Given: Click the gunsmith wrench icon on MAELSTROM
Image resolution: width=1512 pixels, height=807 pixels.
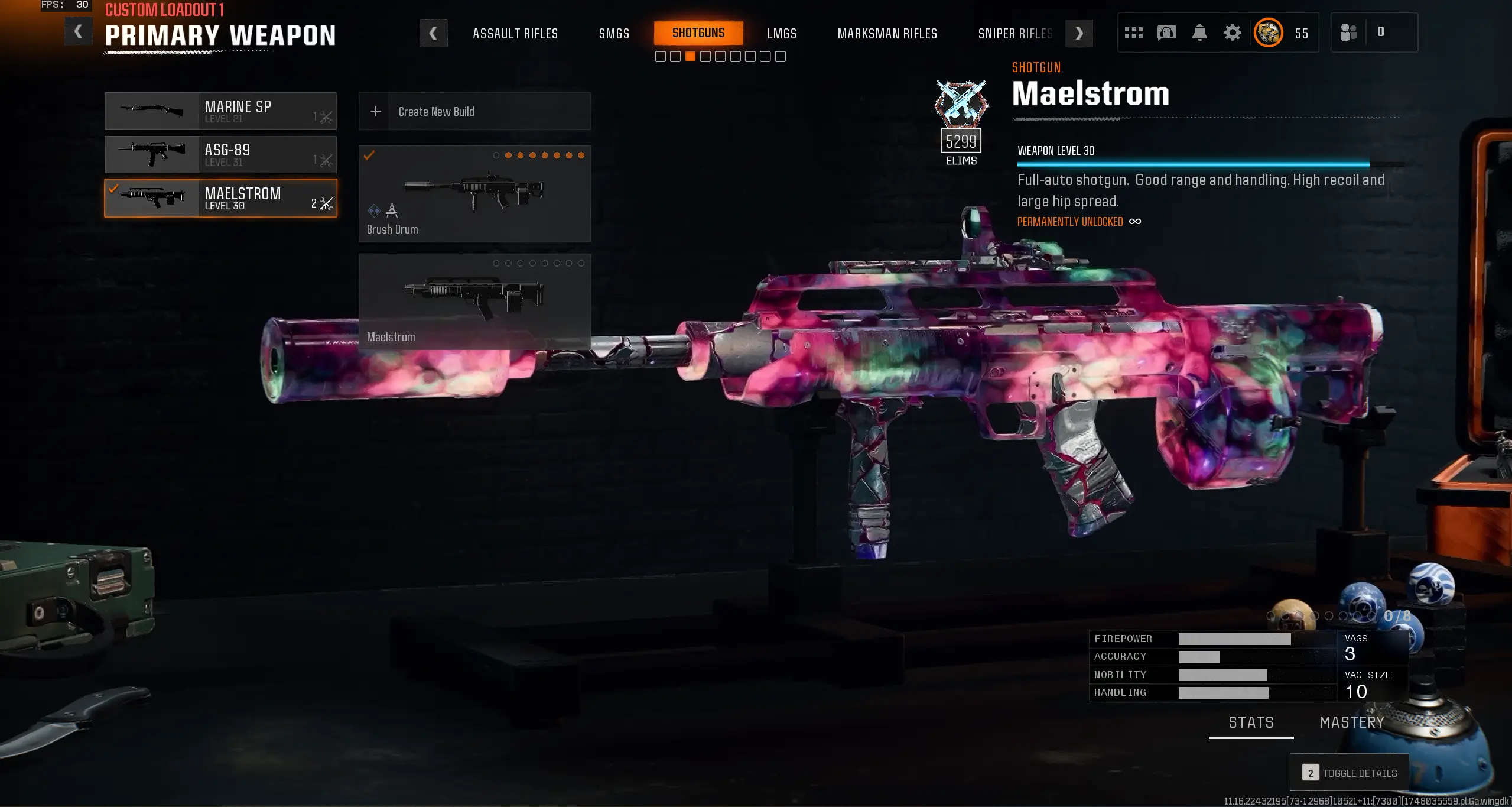Looking at the screenshot, I should click(x=326, y=203).
